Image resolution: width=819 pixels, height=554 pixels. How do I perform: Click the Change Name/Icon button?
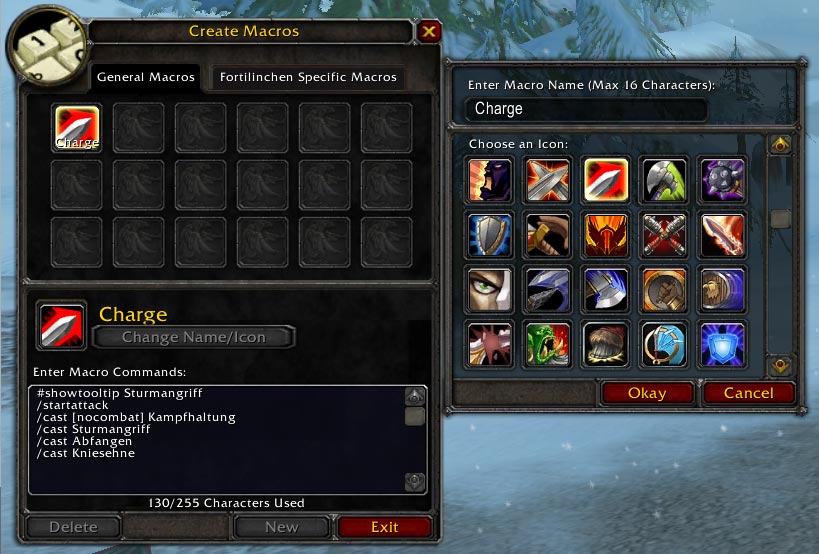point(194,337)
